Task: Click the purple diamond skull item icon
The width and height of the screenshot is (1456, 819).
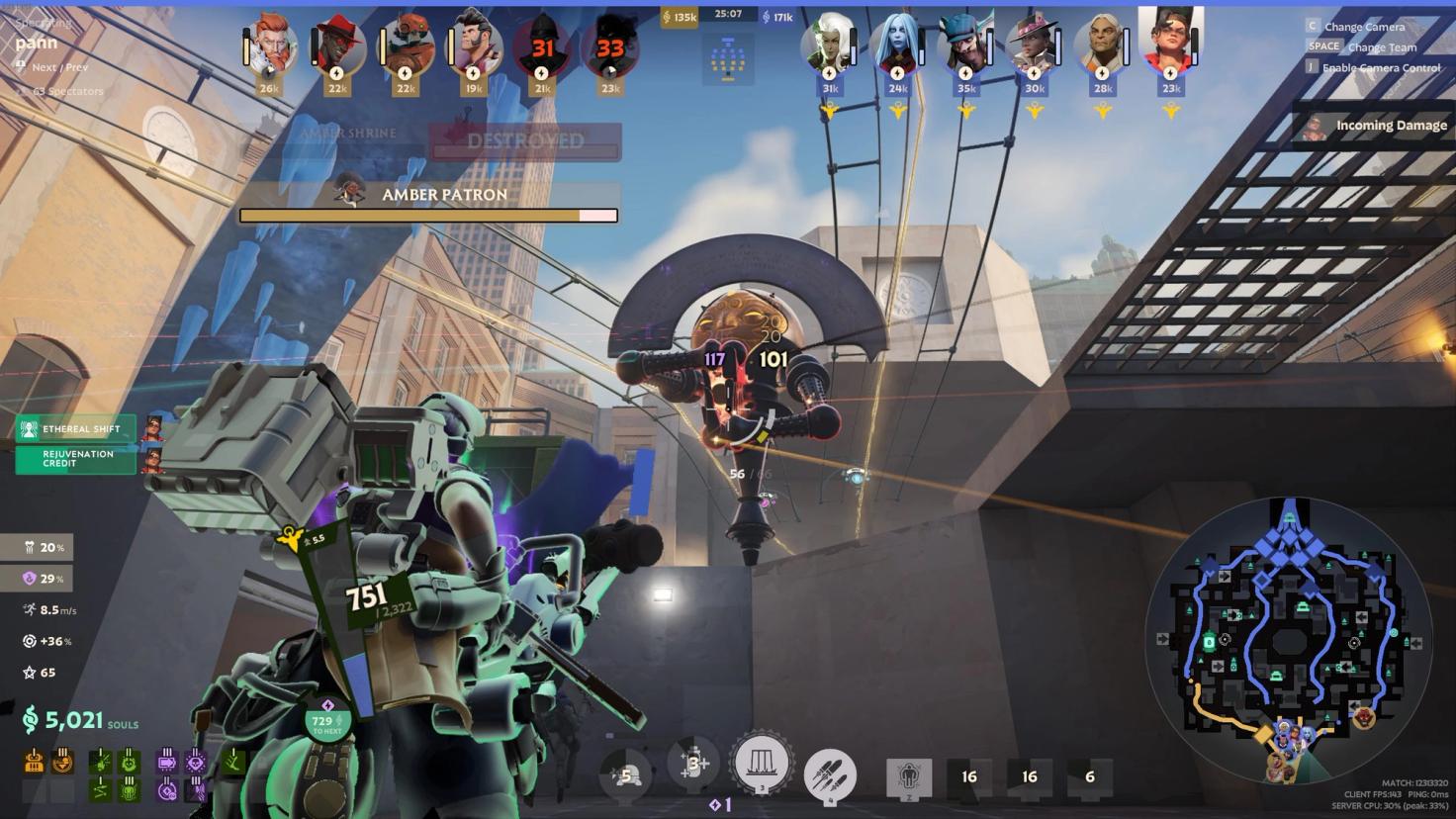Action: [196, 764]
